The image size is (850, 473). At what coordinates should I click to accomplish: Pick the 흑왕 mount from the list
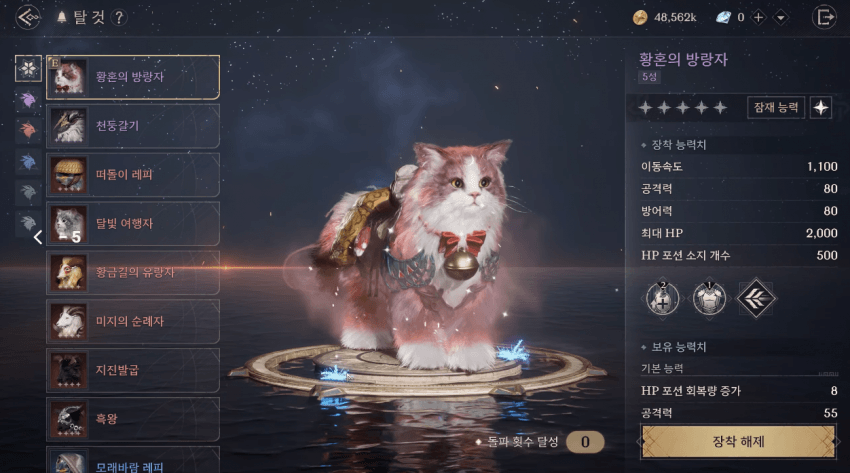tap(133, 418)
